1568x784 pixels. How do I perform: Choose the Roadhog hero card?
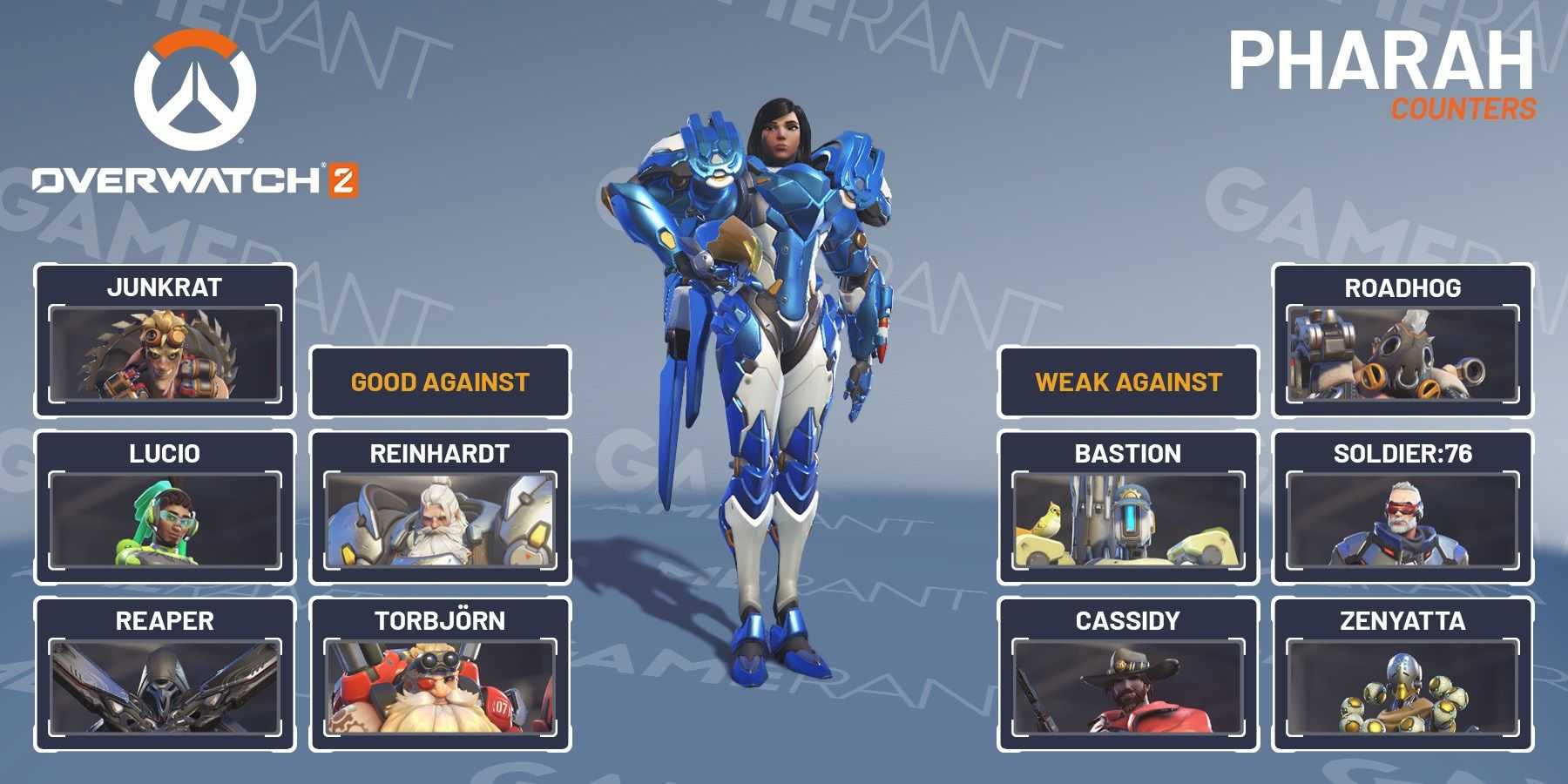click(x=1402, y=341)
